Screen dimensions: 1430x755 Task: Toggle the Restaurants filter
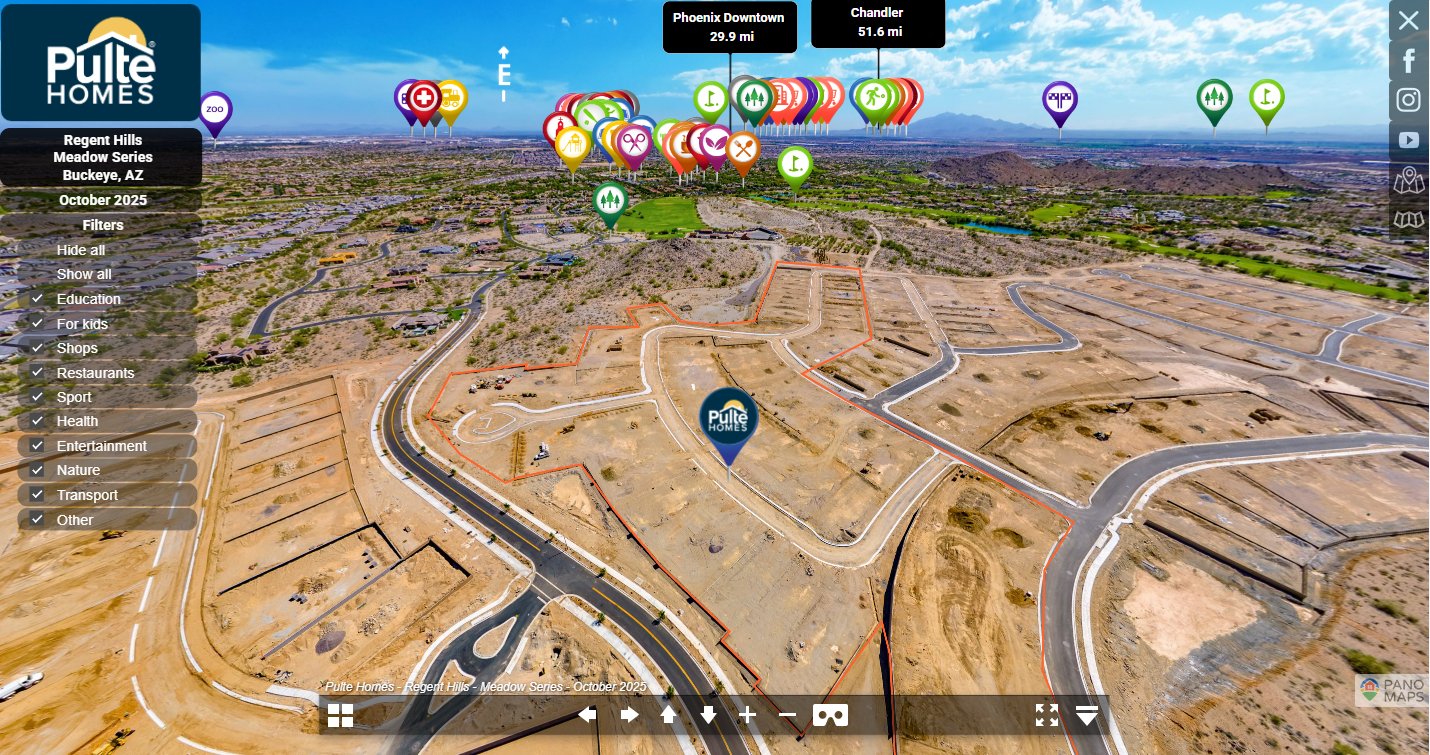pos(37,373)
